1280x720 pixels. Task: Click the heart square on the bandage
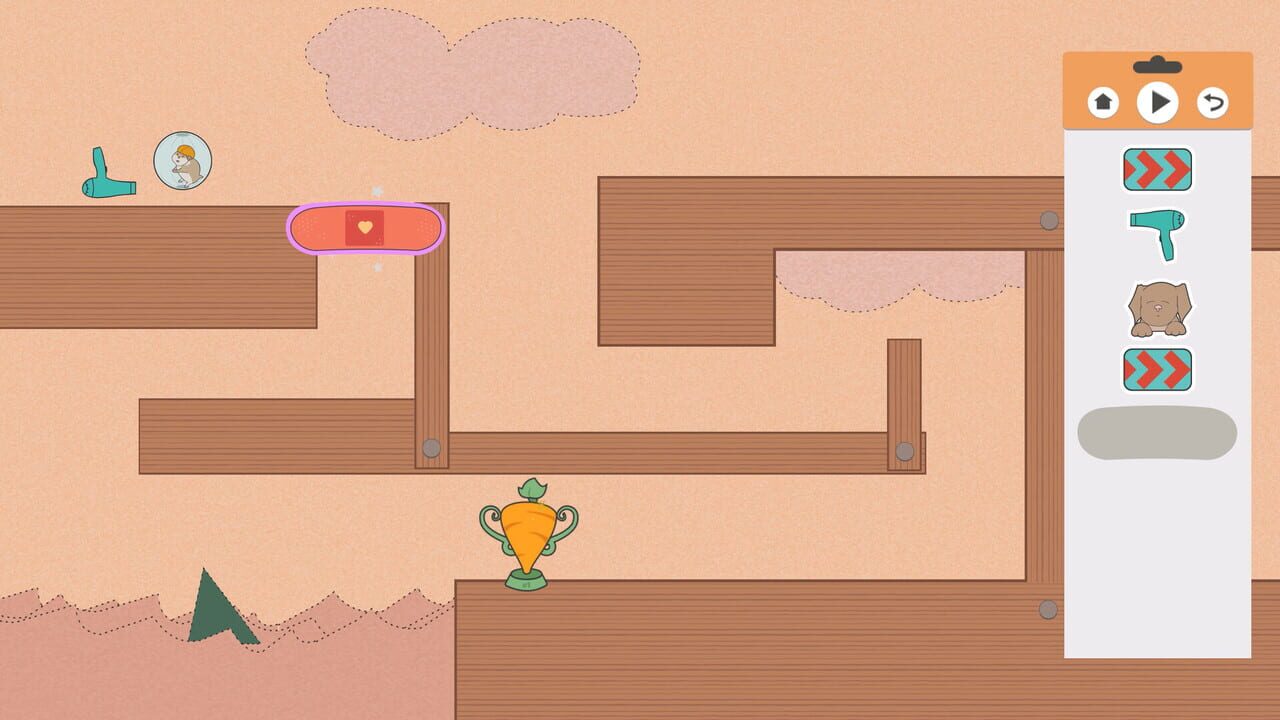363,228
